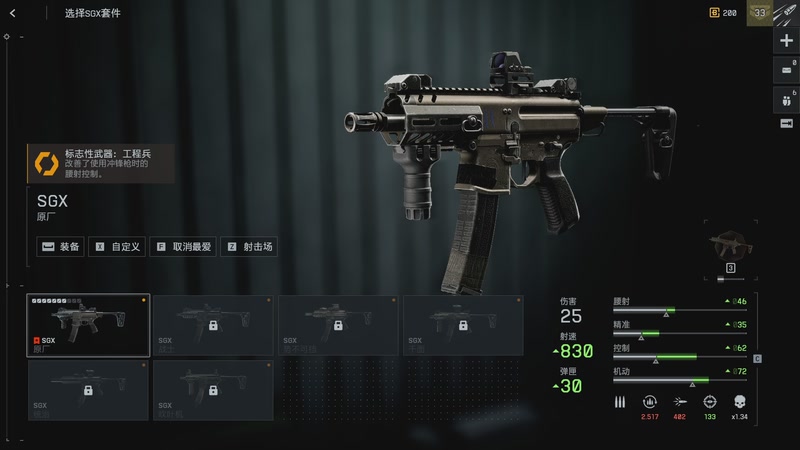
Task: Click 取消最爱 to unfavorite the weapon
Action: pyautogui.click(x=182, y=246)
